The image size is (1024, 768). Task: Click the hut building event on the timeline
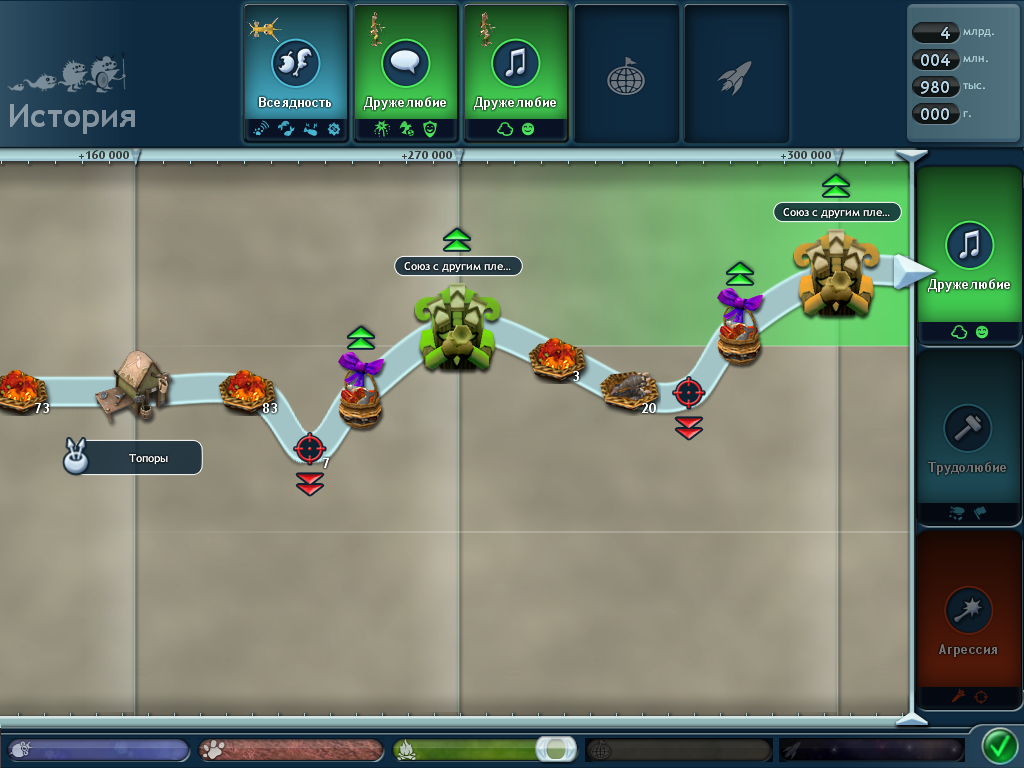click(134, 382)
